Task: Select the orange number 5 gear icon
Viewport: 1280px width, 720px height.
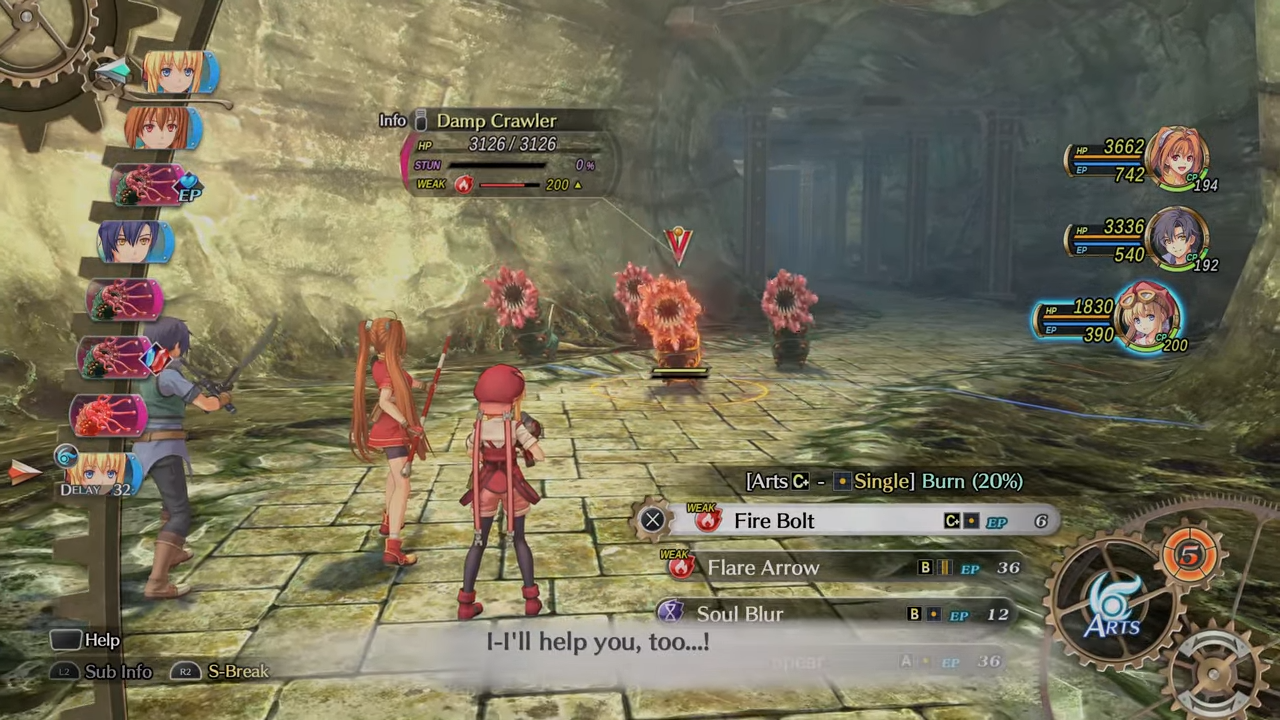Action: coord(1190,555)
